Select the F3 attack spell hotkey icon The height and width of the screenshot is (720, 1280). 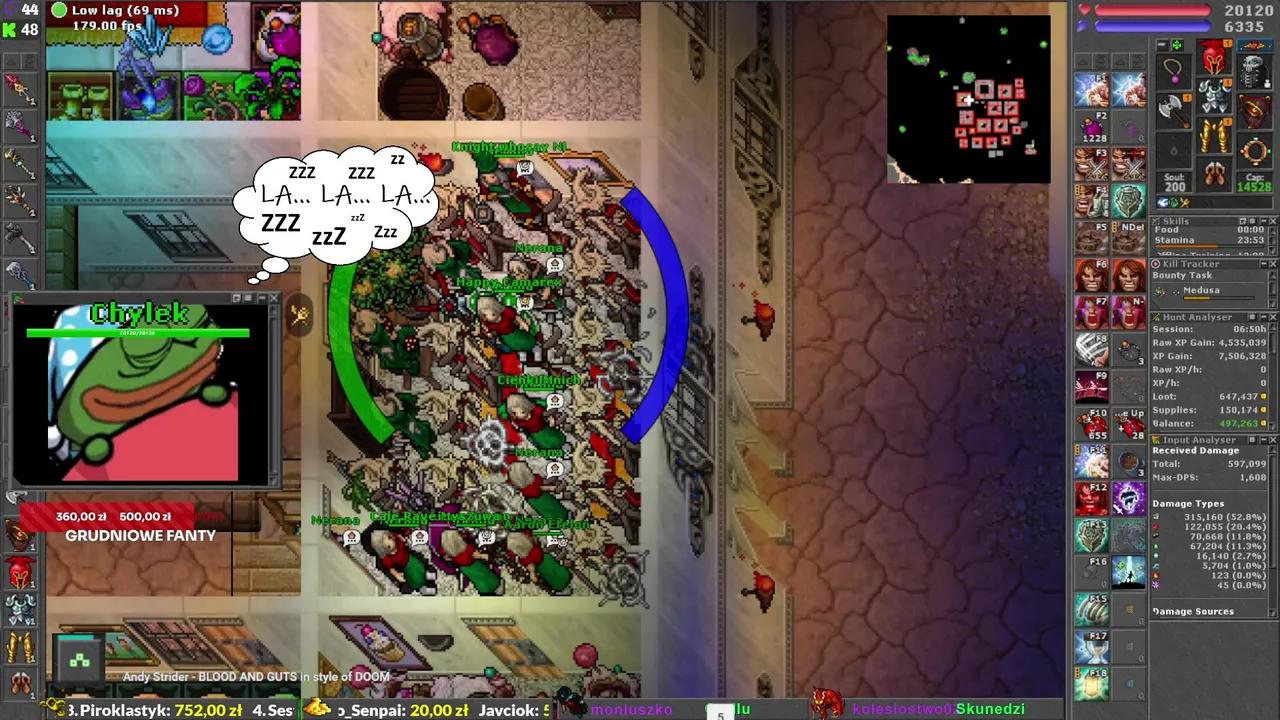pos(1090,165)
